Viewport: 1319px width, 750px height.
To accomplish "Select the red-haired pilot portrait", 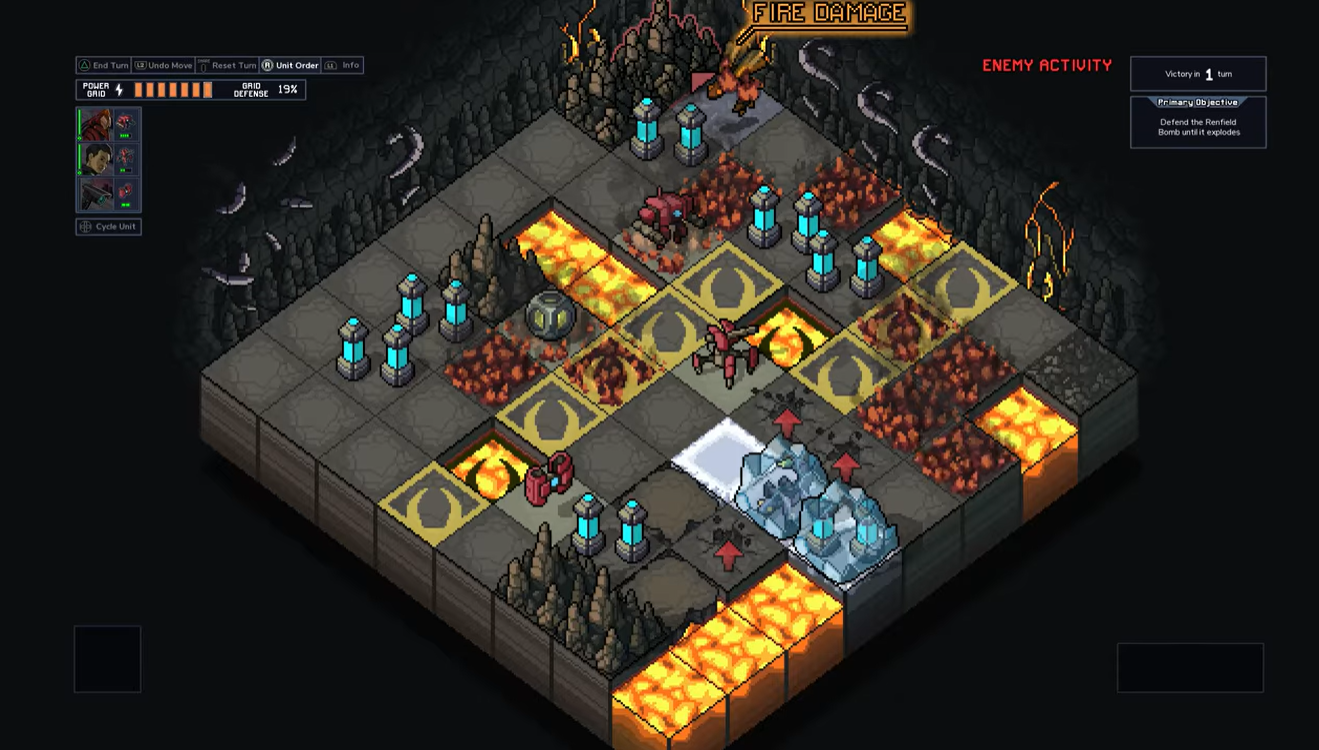I will point(97,124).
